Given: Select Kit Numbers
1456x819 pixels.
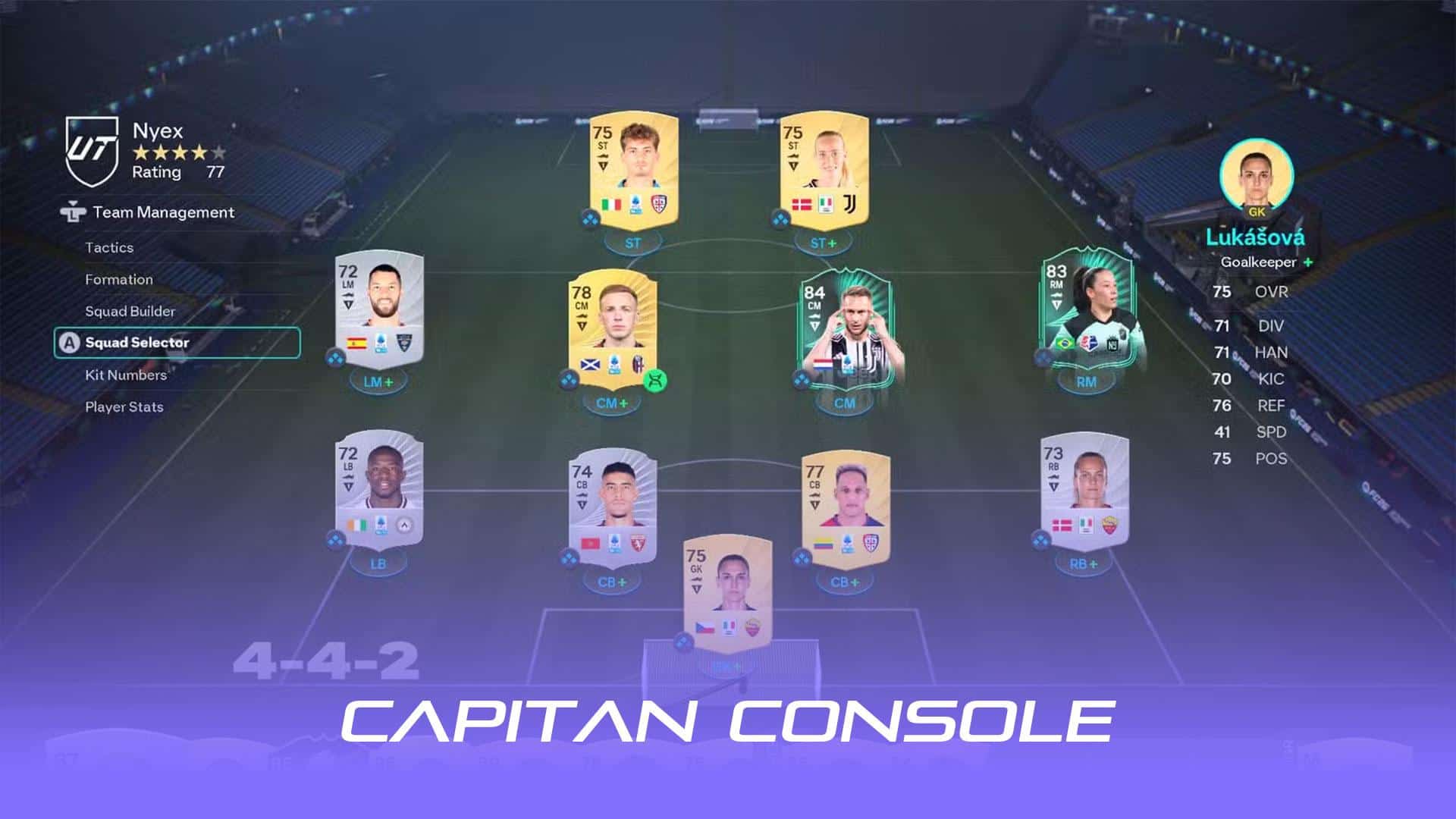Looking at the screenshot, I should click(x=127, y=375).
